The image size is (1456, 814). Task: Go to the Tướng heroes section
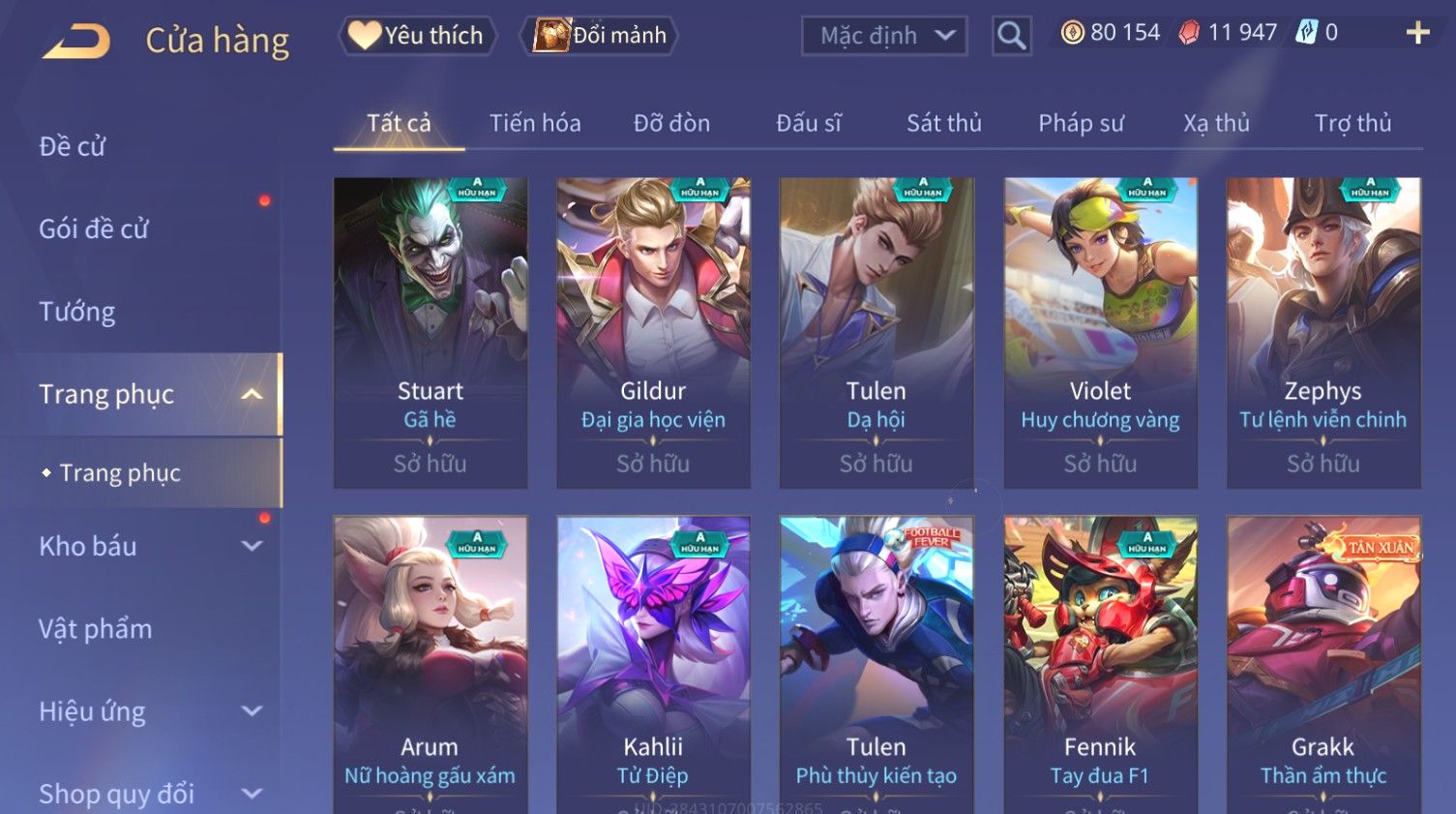77,312
